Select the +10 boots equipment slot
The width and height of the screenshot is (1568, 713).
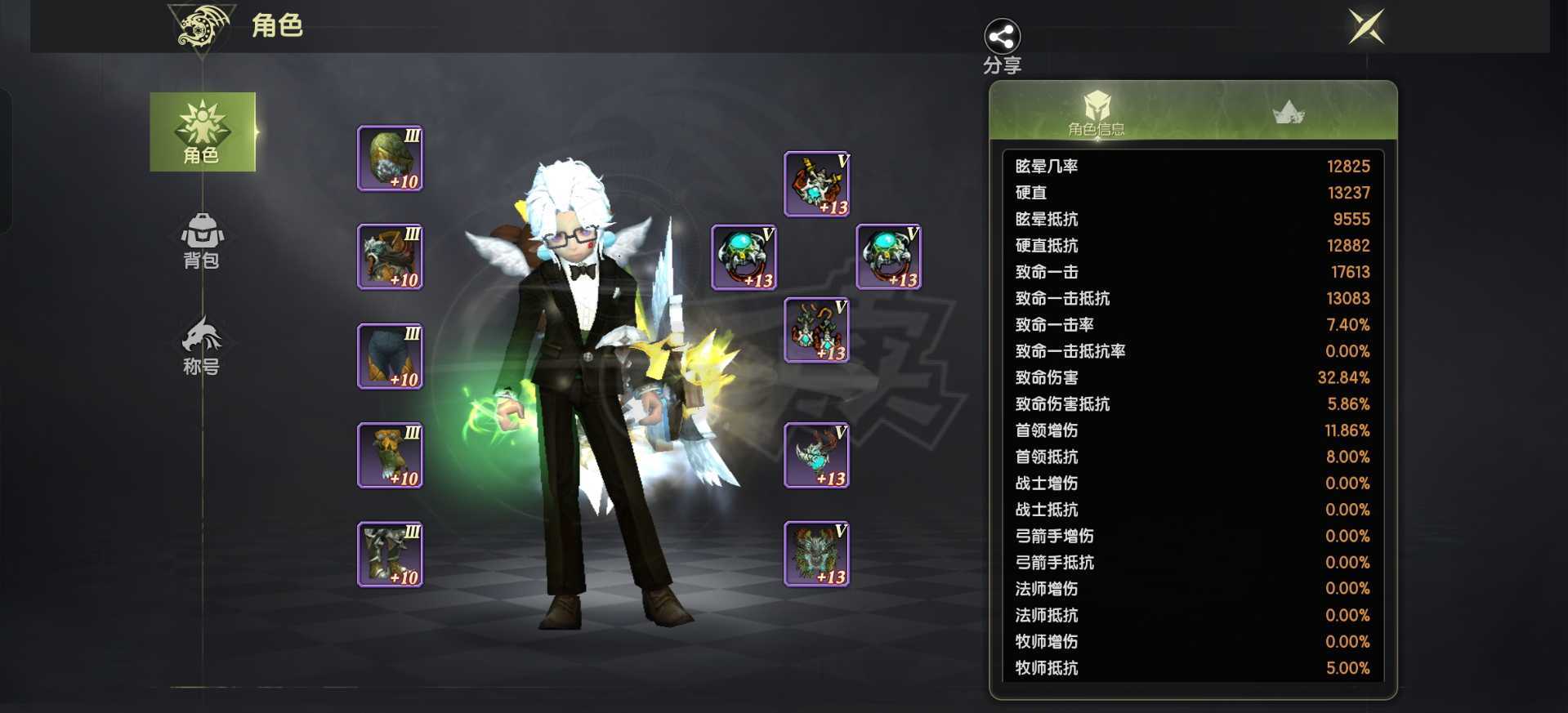pyautogui.click(x=390, y=555)
